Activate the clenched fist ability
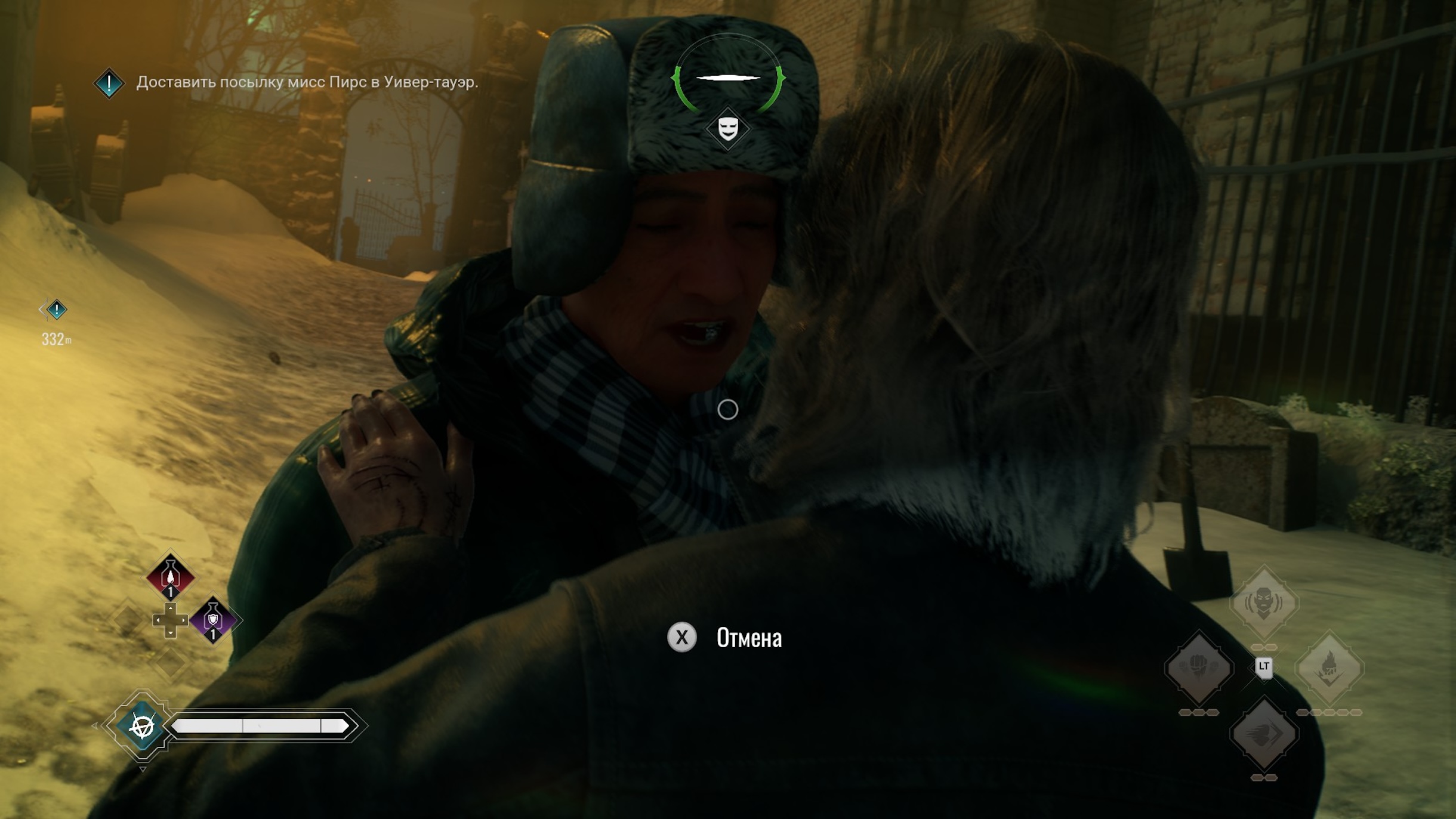This screenshot has width=1456, height=819. pyautogui.click(x=1198, y=667)
